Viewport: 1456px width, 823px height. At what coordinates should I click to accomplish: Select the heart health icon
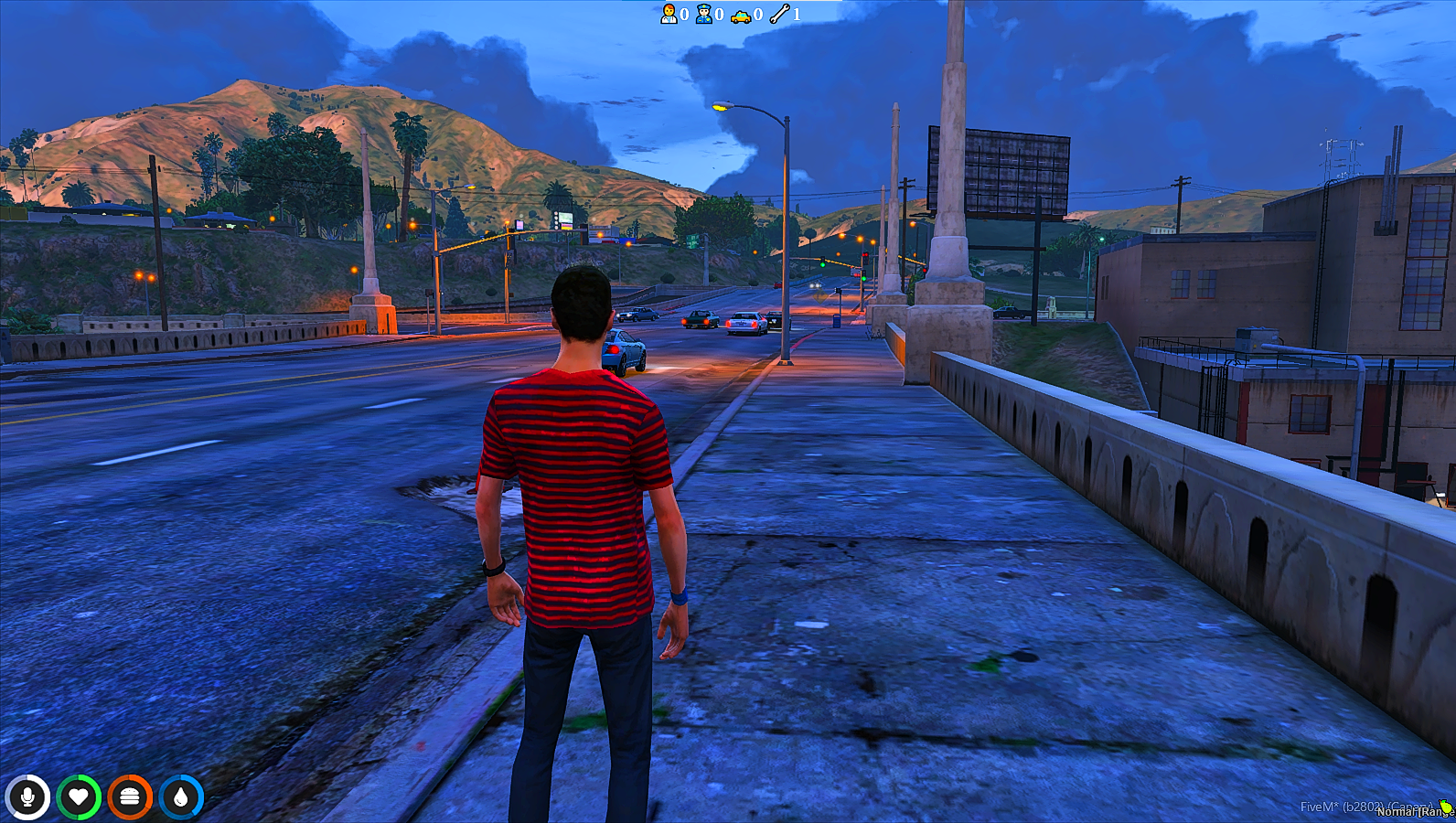point(79,797)
